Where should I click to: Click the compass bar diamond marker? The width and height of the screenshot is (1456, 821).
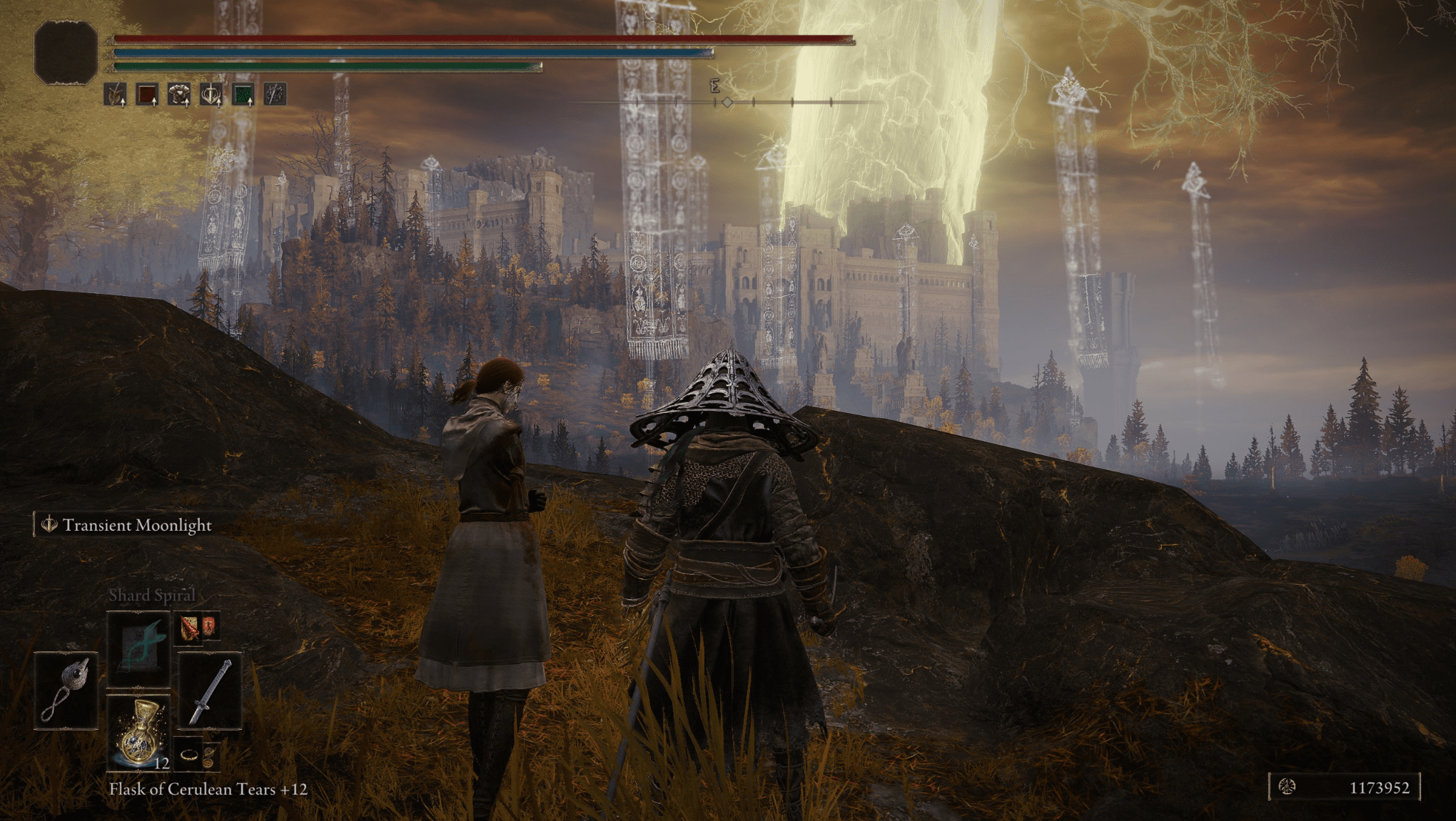pos(727,103)
